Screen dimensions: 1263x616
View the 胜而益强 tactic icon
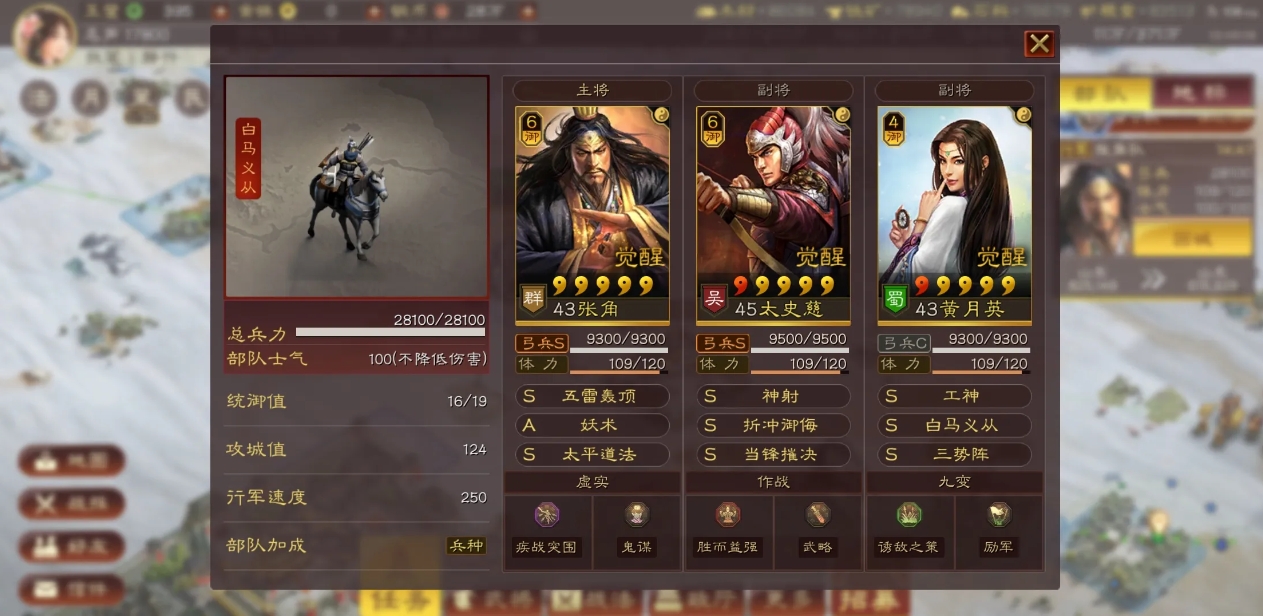pos(728,515)
